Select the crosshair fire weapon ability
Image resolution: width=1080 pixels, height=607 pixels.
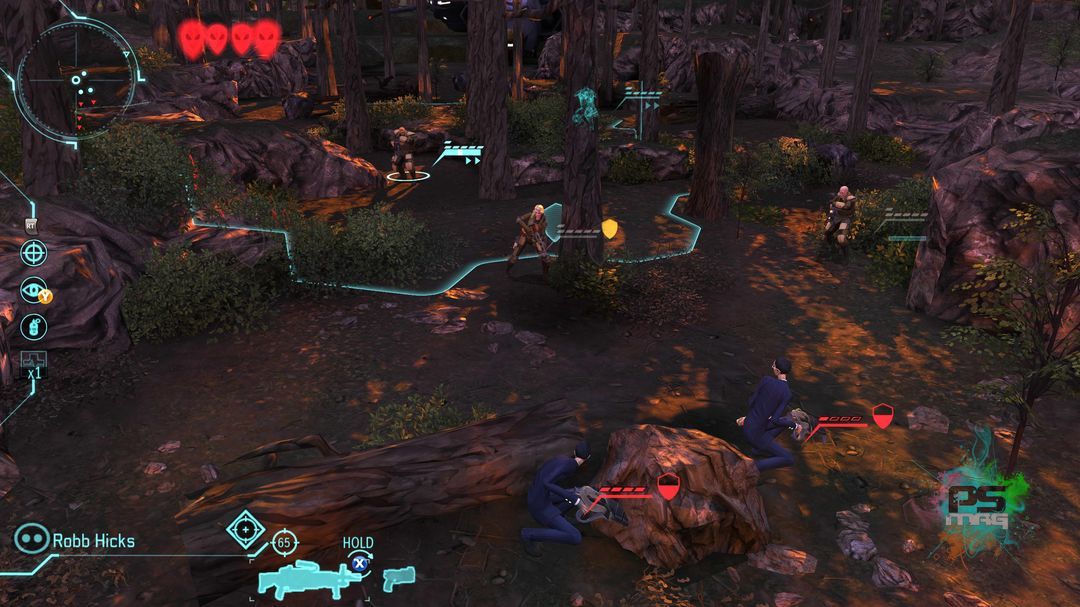(x=34, y=252)
